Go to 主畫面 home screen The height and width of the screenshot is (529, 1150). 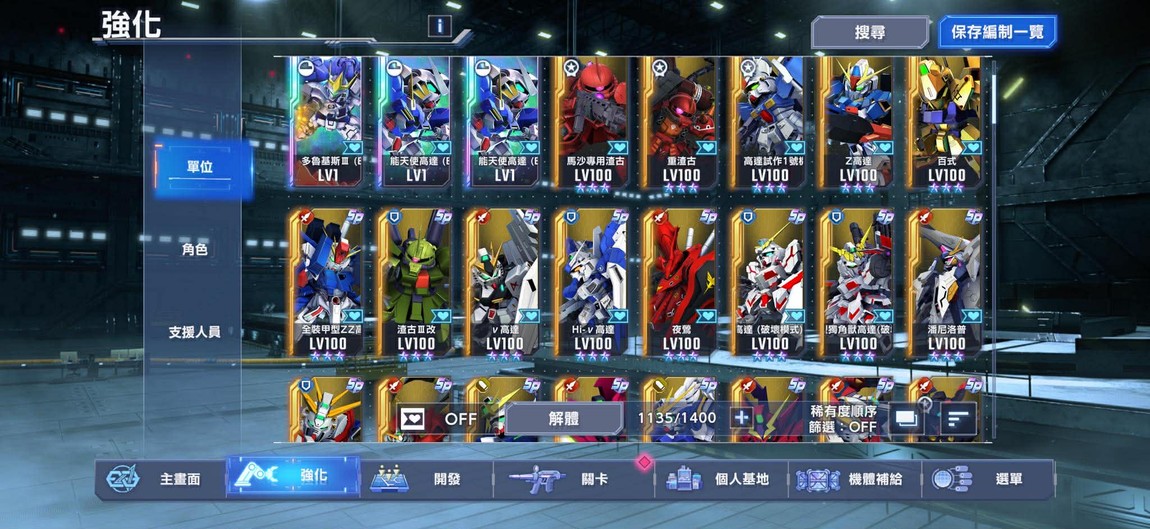pos(164,479)
